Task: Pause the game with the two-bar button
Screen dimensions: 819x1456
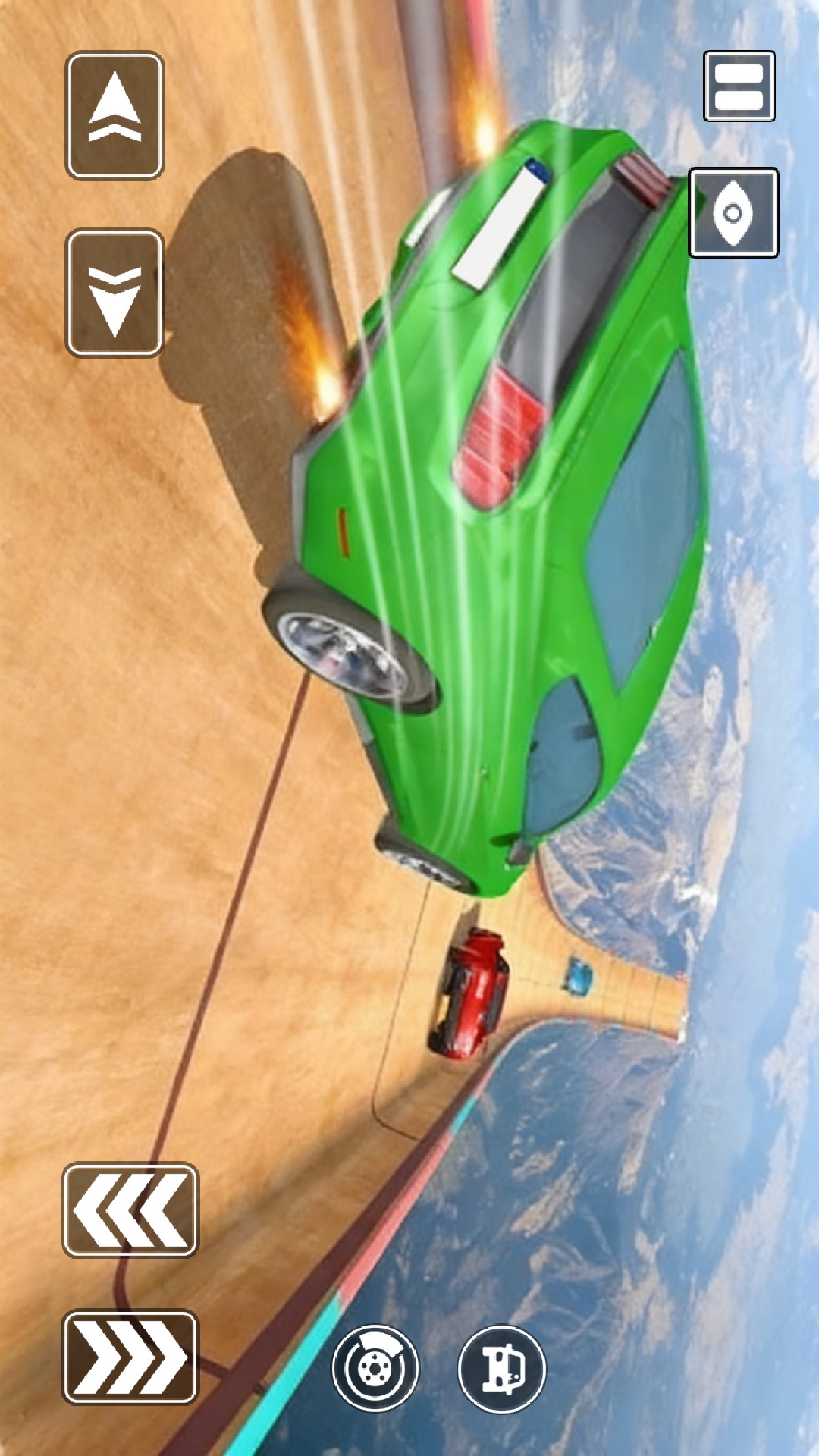Action: (739, 86)
